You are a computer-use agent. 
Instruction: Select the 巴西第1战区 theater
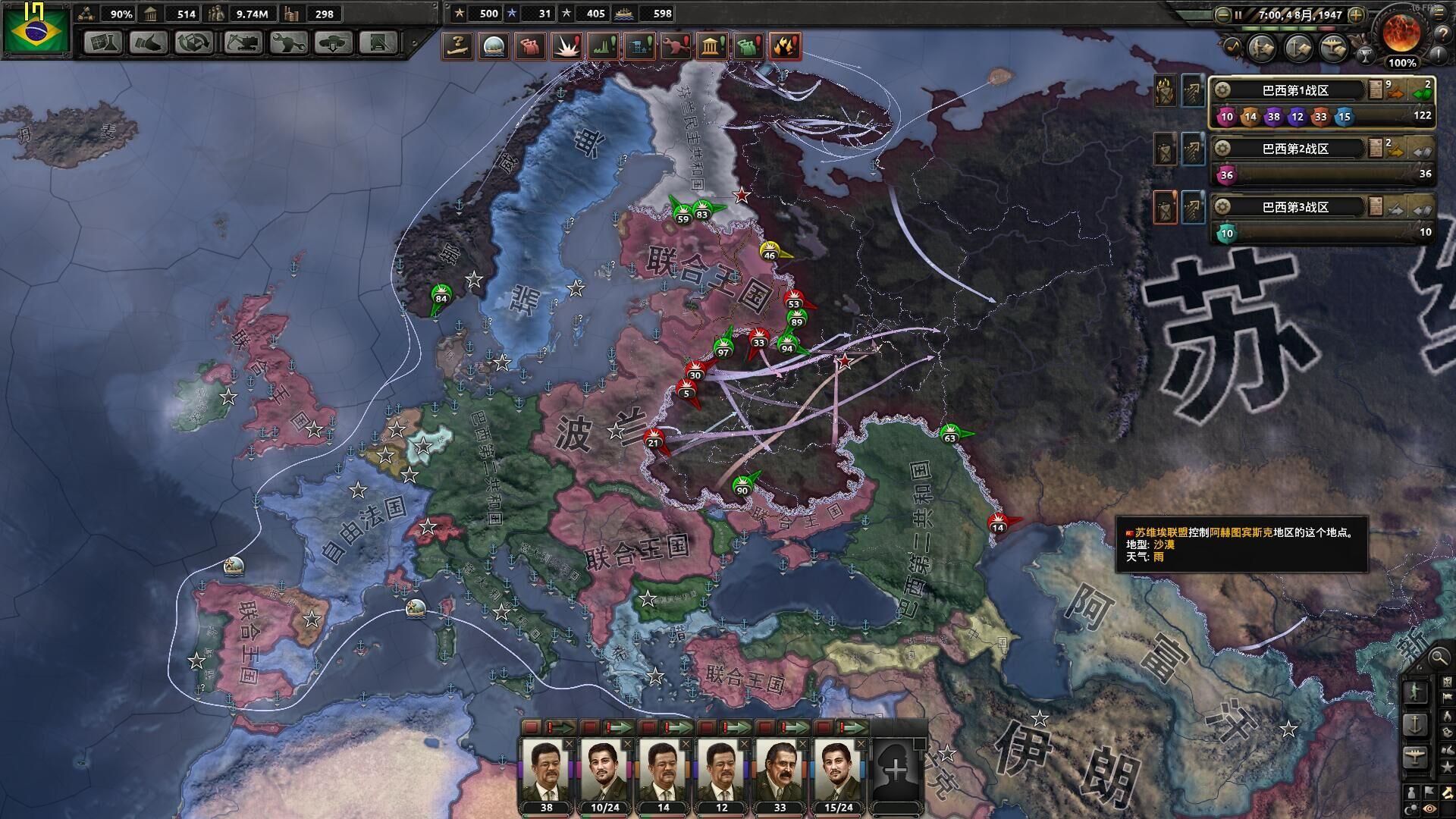click(x=1295, y=90)
